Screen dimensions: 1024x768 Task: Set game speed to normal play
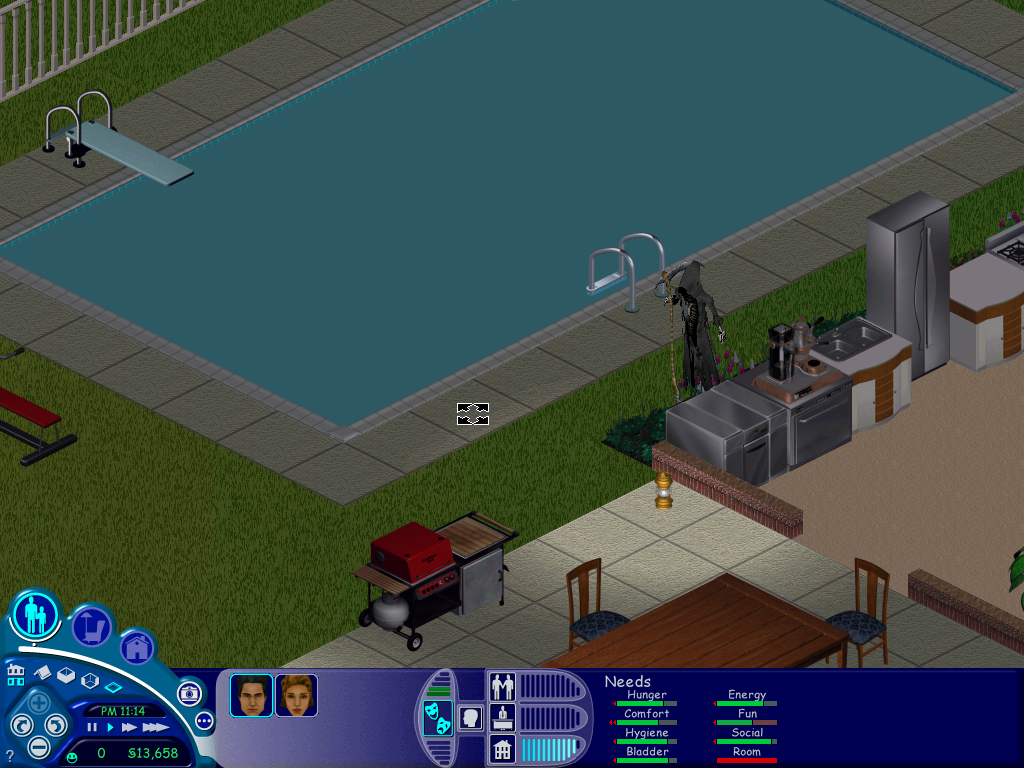click(109, 728)
